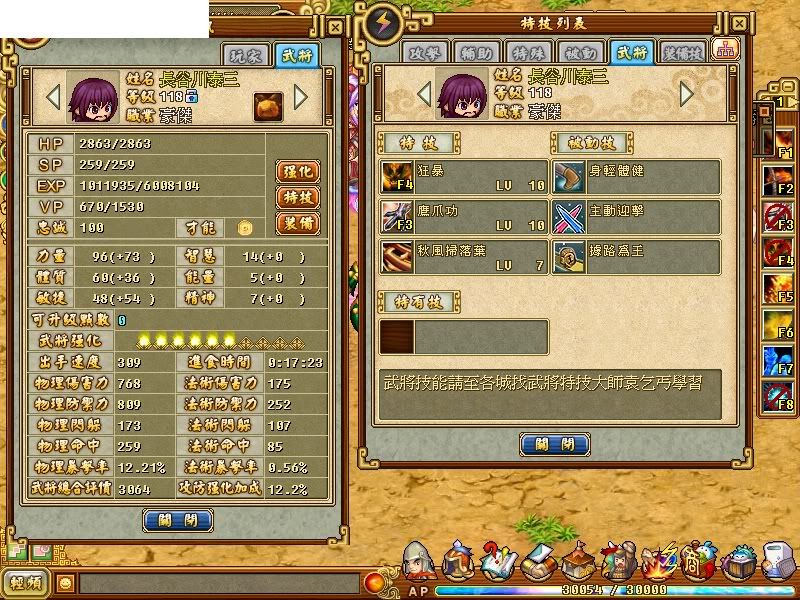
Task: Click the 強化 (enhance) button
Action: (x=297, y=172)
